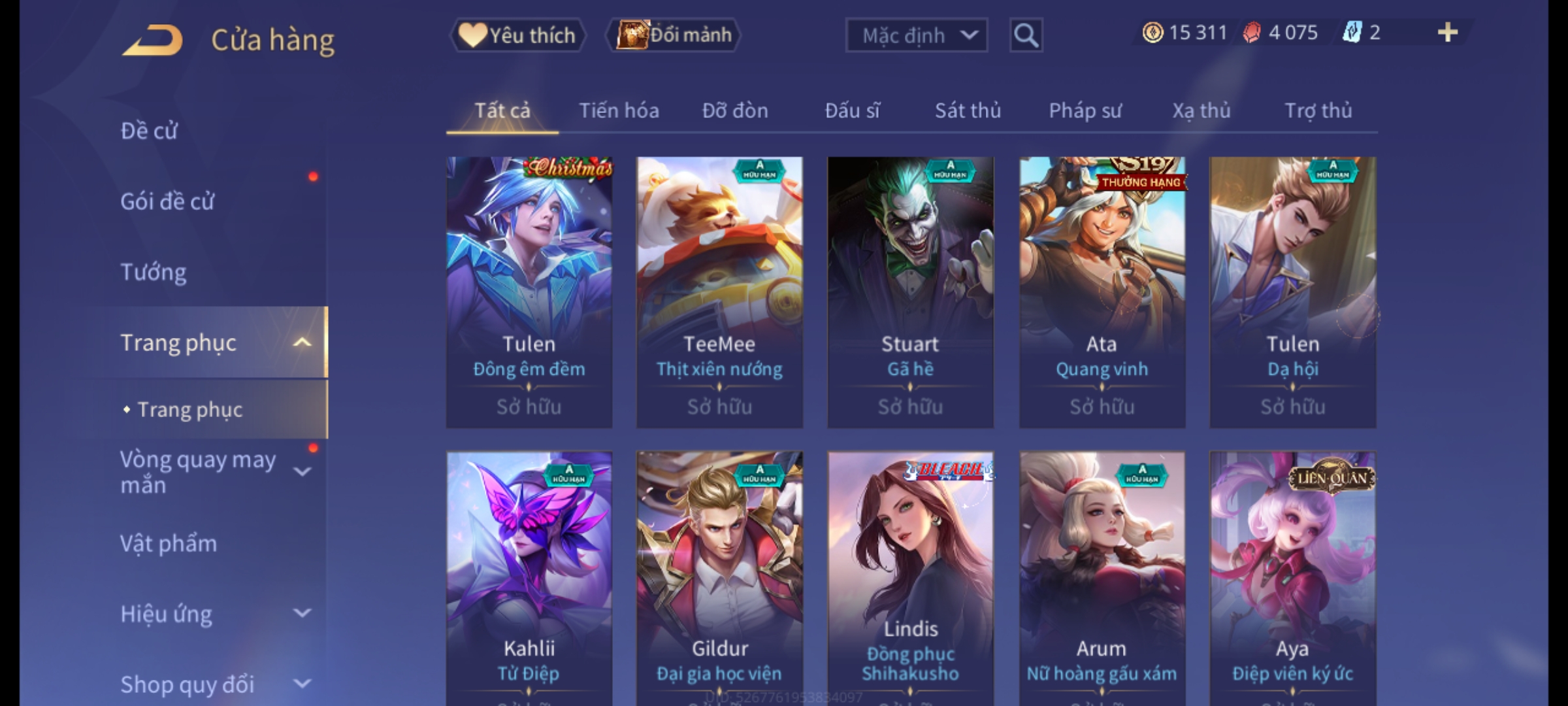This screenshot has width=1568, height=706.
Task: Open the Mặc định sort dropdown
Action: click(x=916, y=35)
